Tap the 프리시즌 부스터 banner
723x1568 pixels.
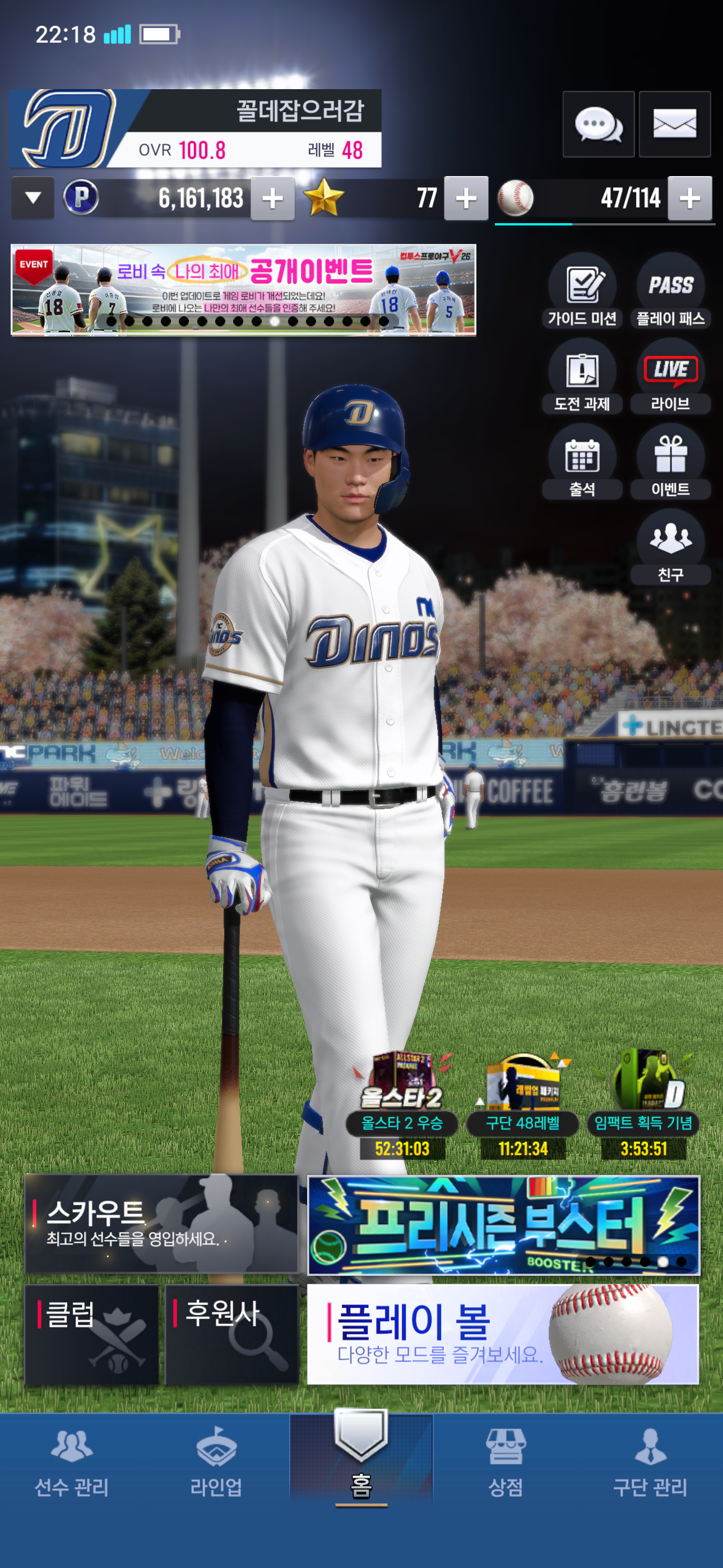[503, 1225]
